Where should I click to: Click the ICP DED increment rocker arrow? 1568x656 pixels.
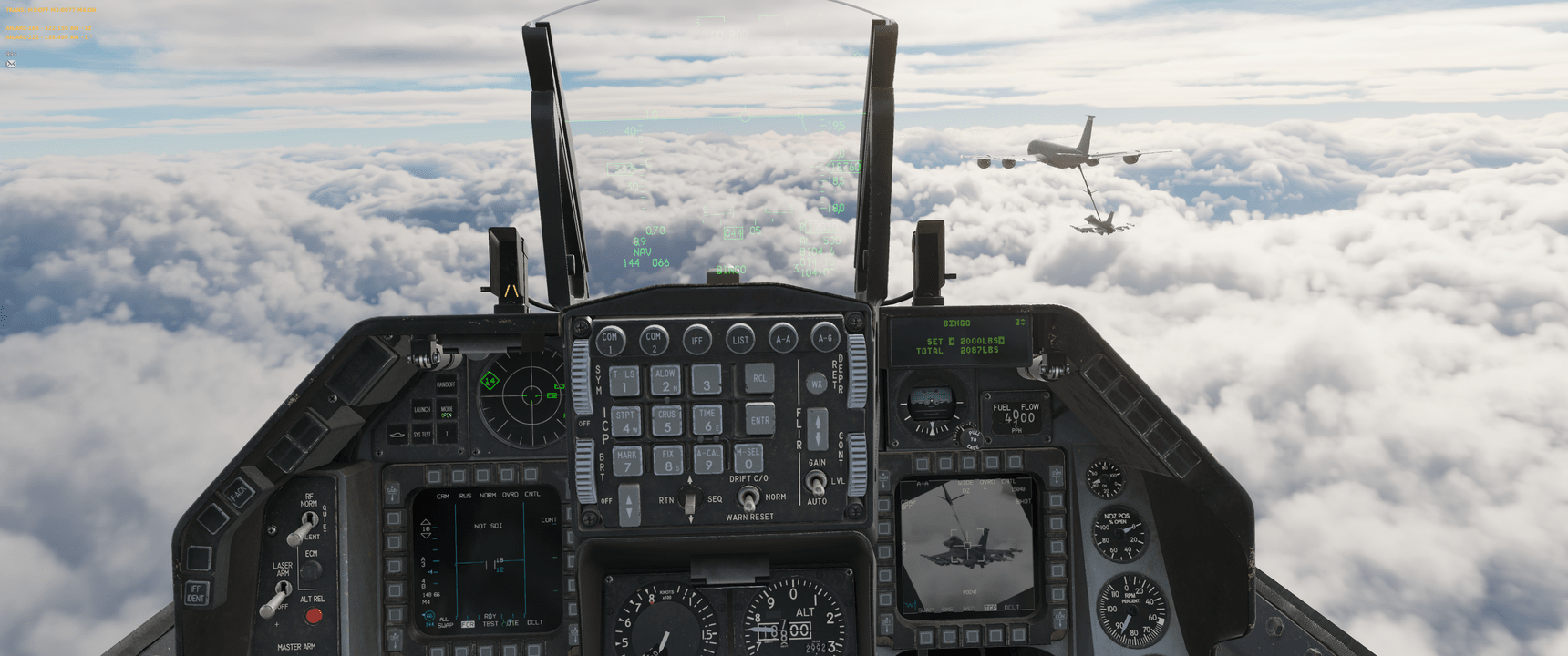tap(628, 499)
